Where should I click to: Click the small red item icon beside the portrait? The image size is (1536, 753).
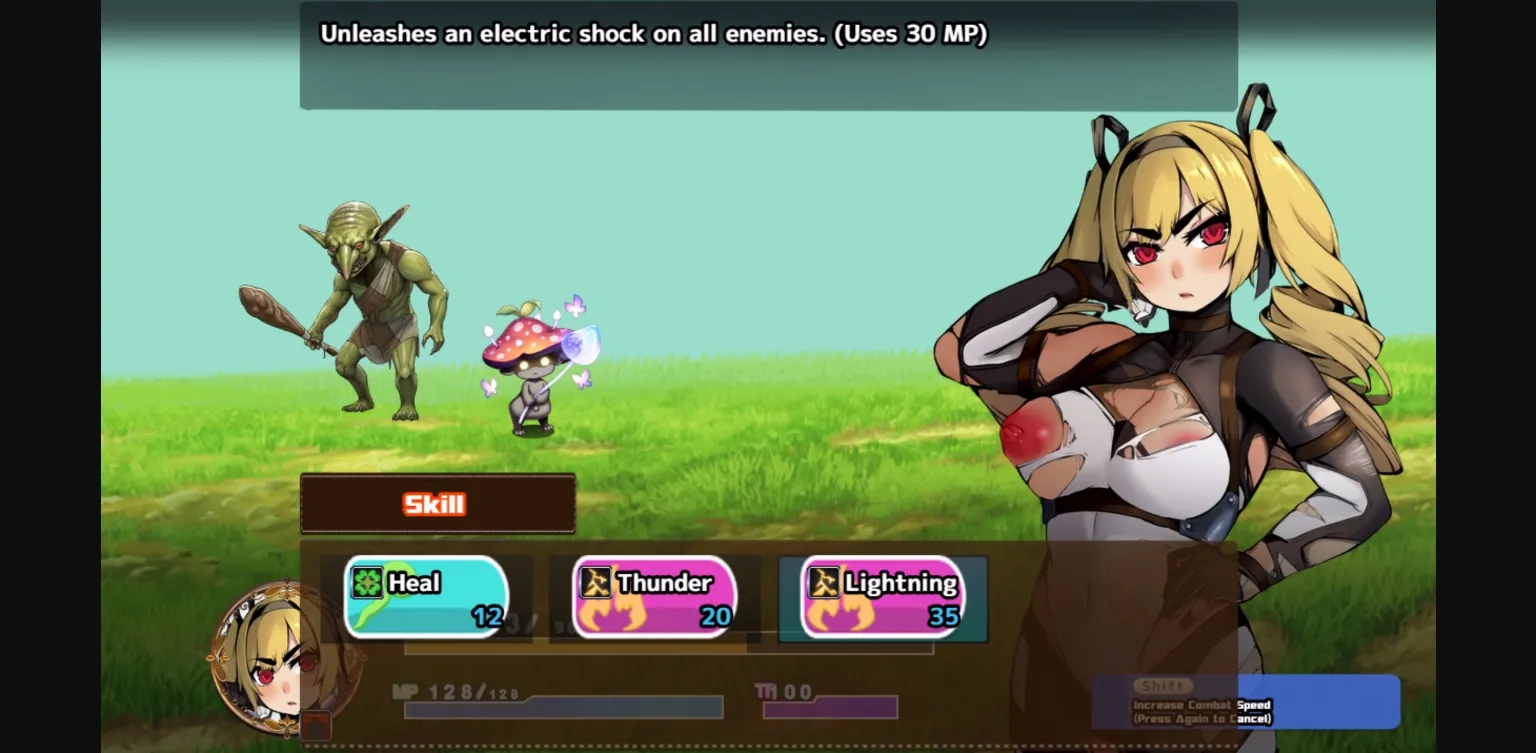(316, 726)
